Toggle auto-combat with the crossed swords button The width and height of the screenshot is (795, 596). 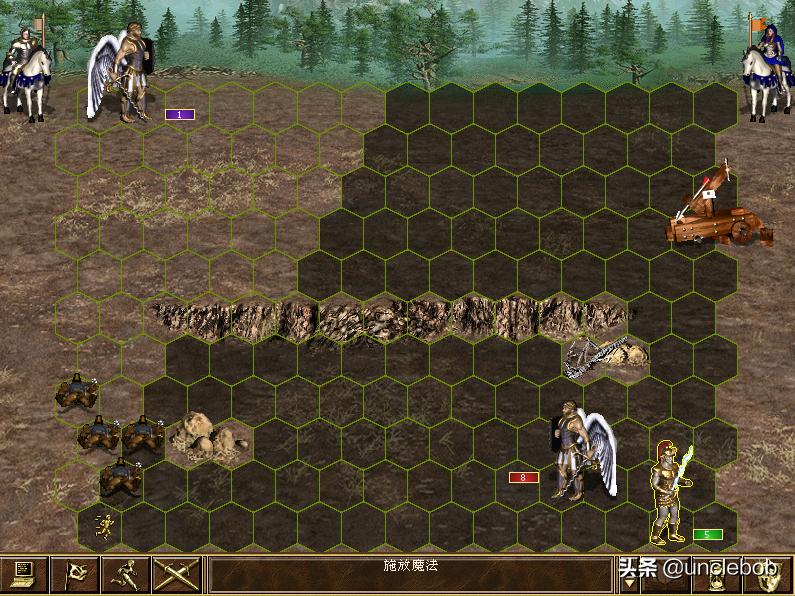(177, 574)
